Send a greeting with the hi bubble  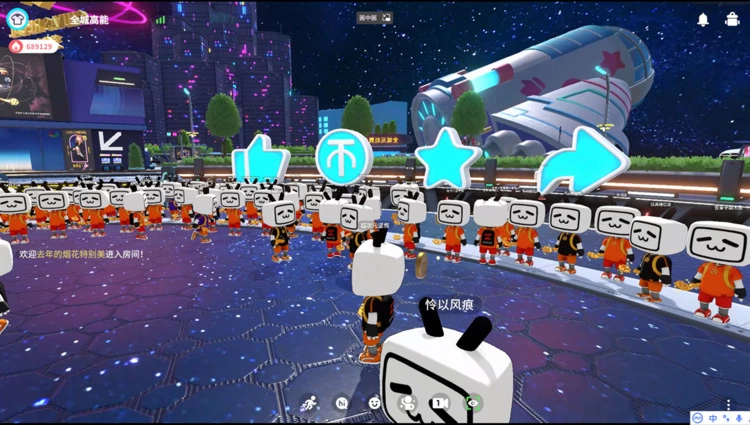[x=342, y=403]
